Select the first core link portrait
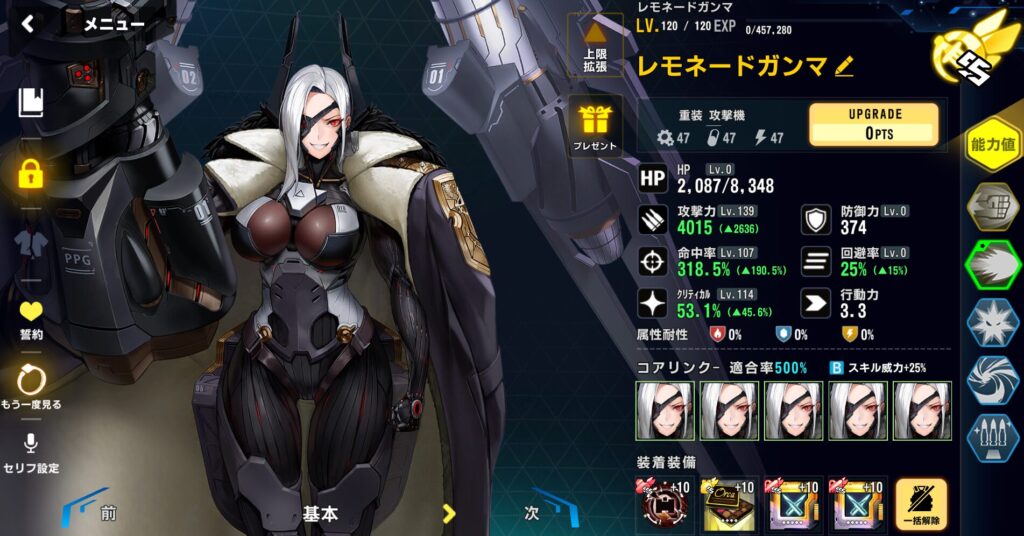The height and width of the screenshot is (536, 1024). [664, 409]
